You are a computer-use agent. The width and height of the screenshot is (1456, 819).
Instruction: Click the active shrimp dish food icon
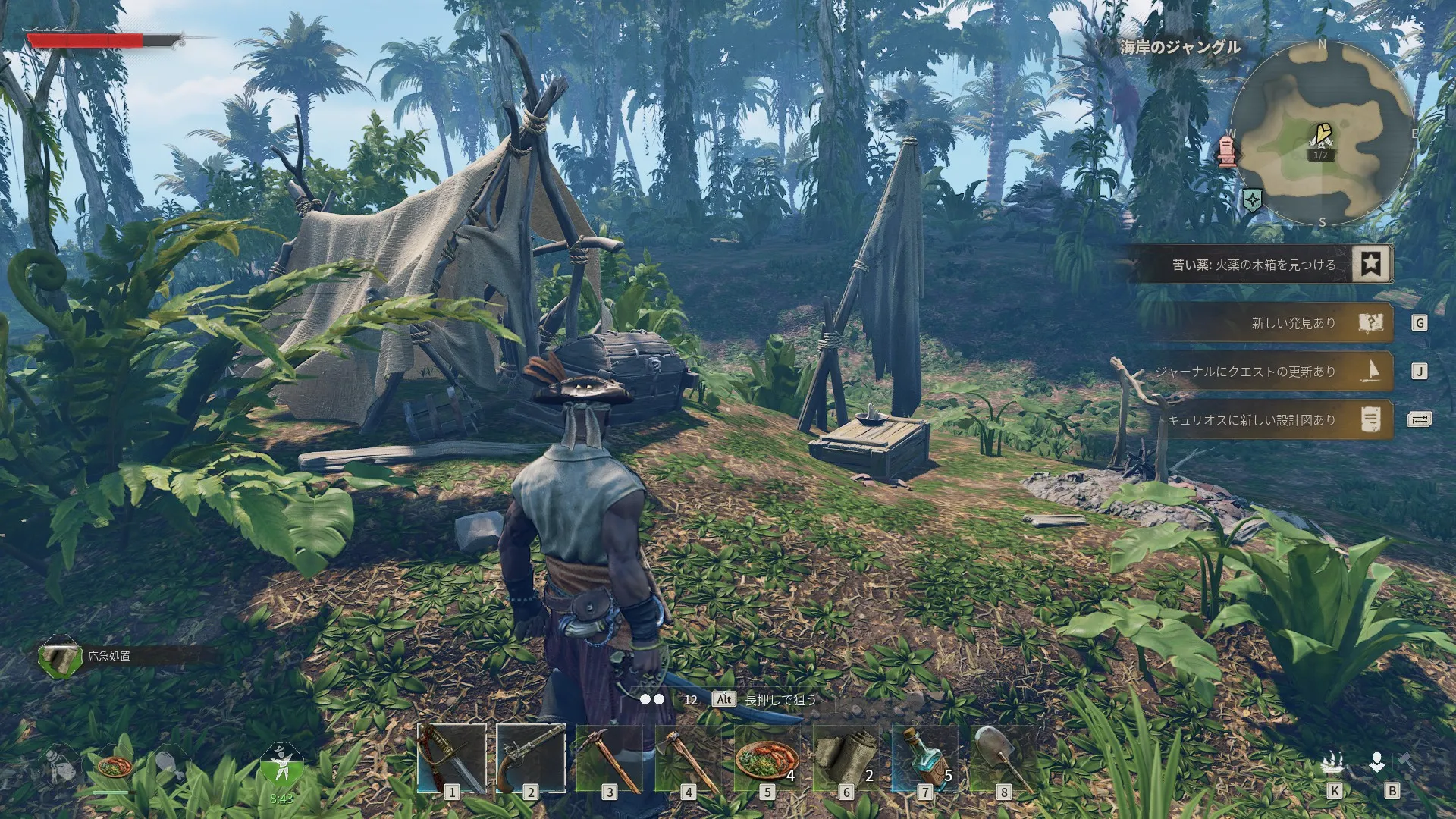[115, 767]
